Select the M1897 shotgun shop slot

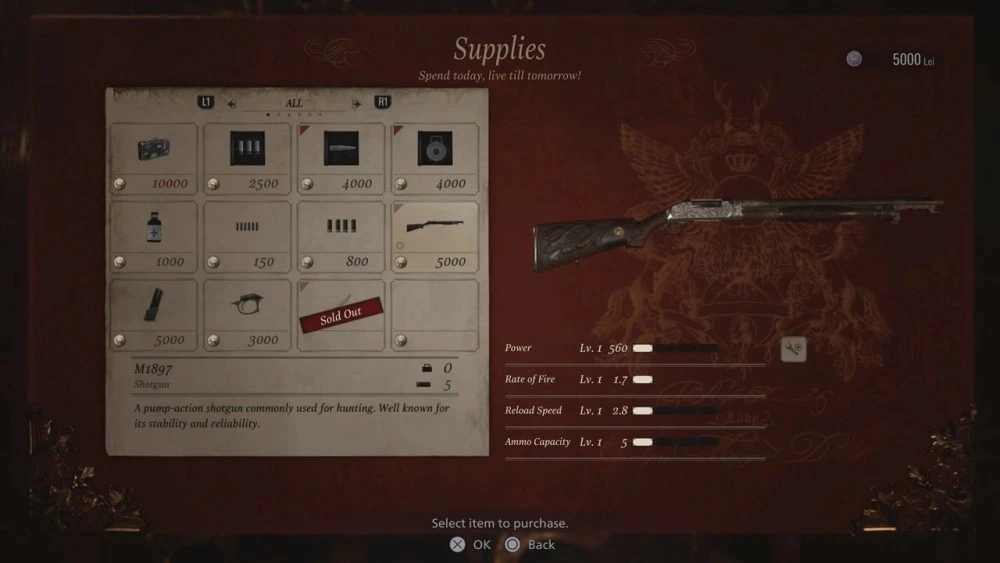(x=435, y=236)
